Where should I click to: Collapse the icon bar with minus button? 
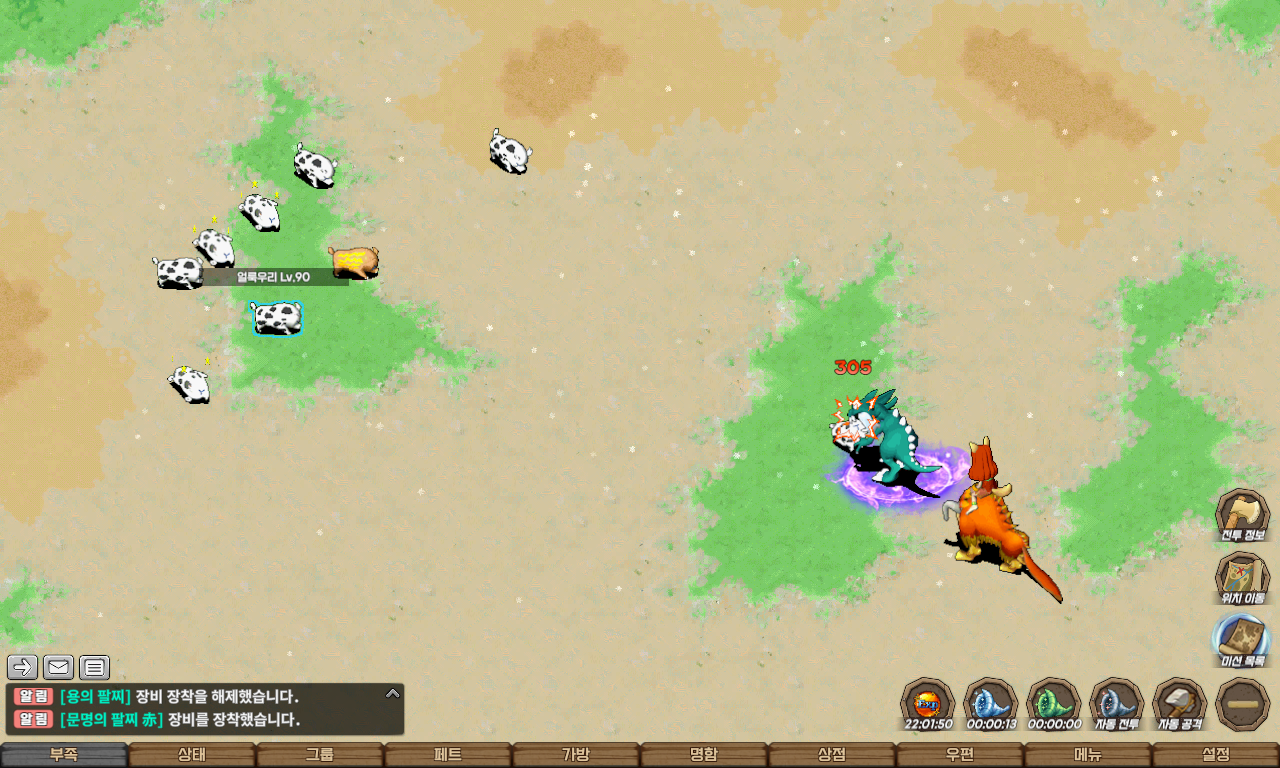point(1243,704)
